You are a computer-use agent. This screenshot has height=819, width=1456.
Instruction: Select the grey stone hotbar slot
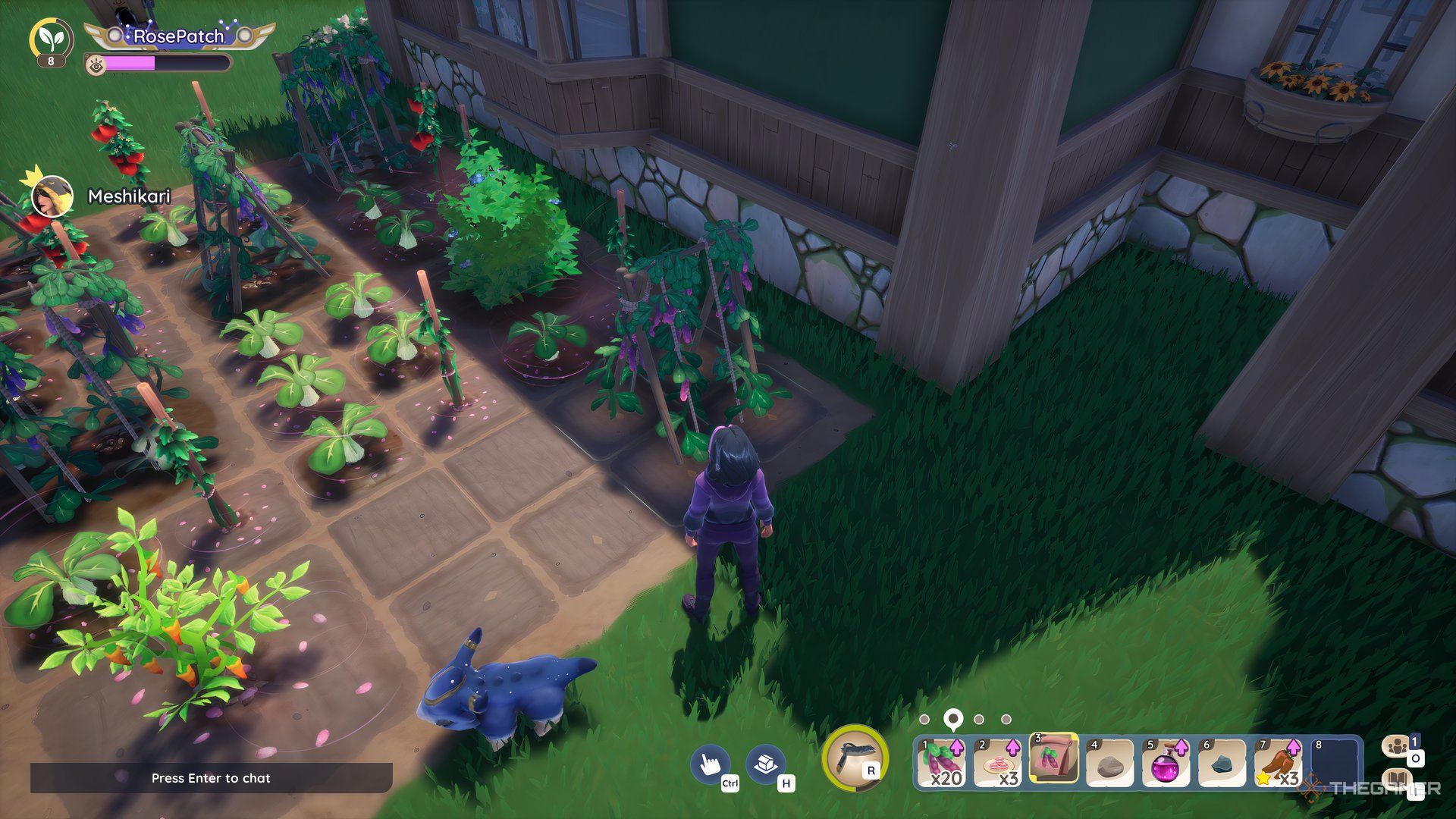click(1109, 763)
